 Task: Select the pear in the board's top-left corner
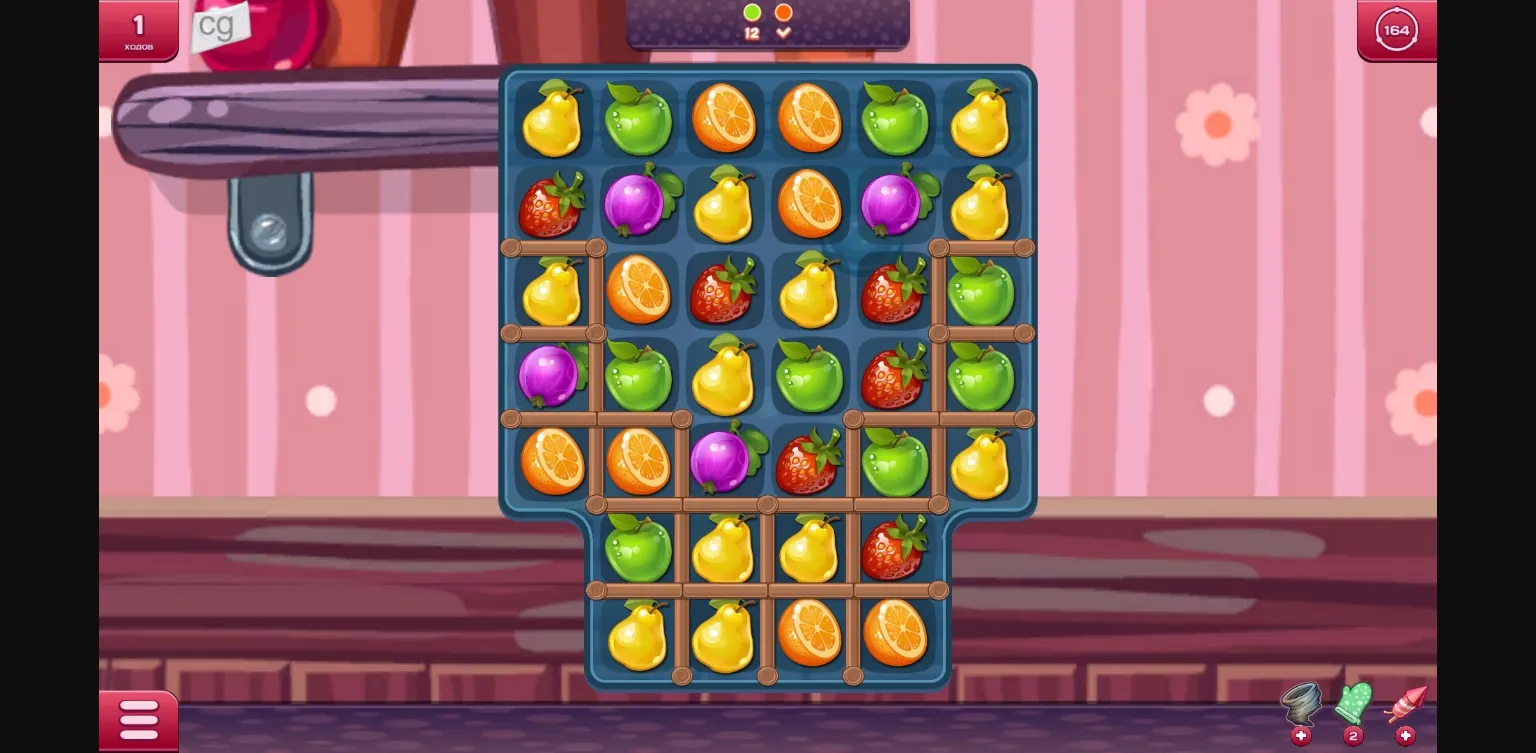[x=553, y=120]
